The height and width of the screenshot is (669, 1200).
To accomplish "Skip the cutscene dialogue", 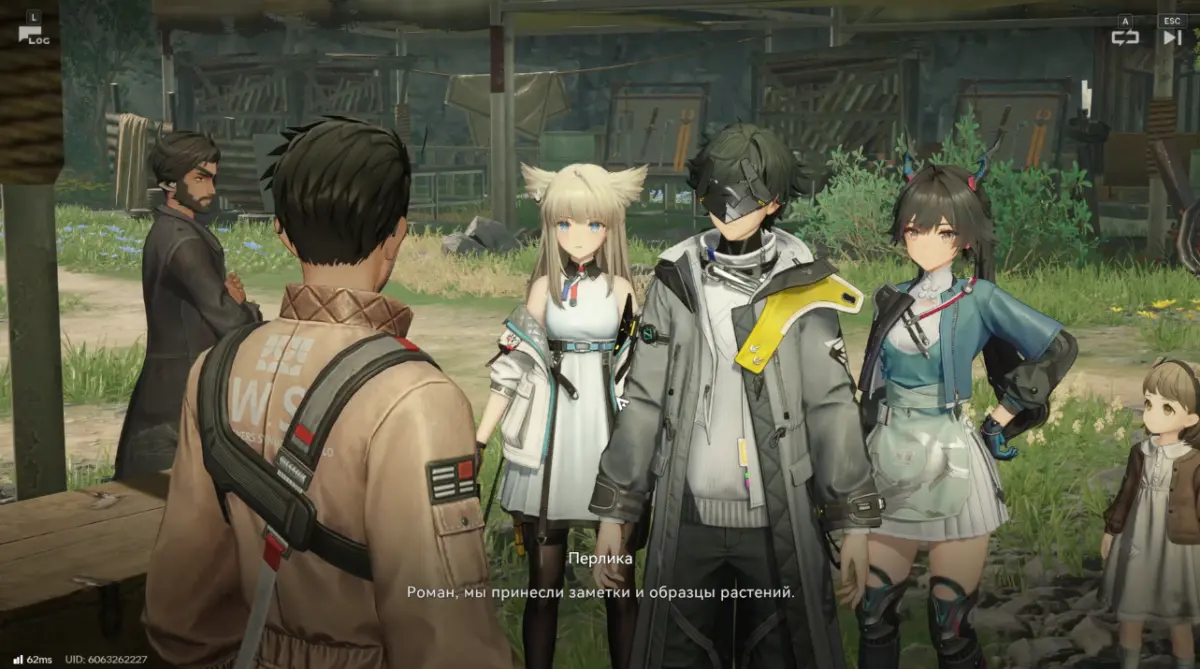I will (1171, 37).
